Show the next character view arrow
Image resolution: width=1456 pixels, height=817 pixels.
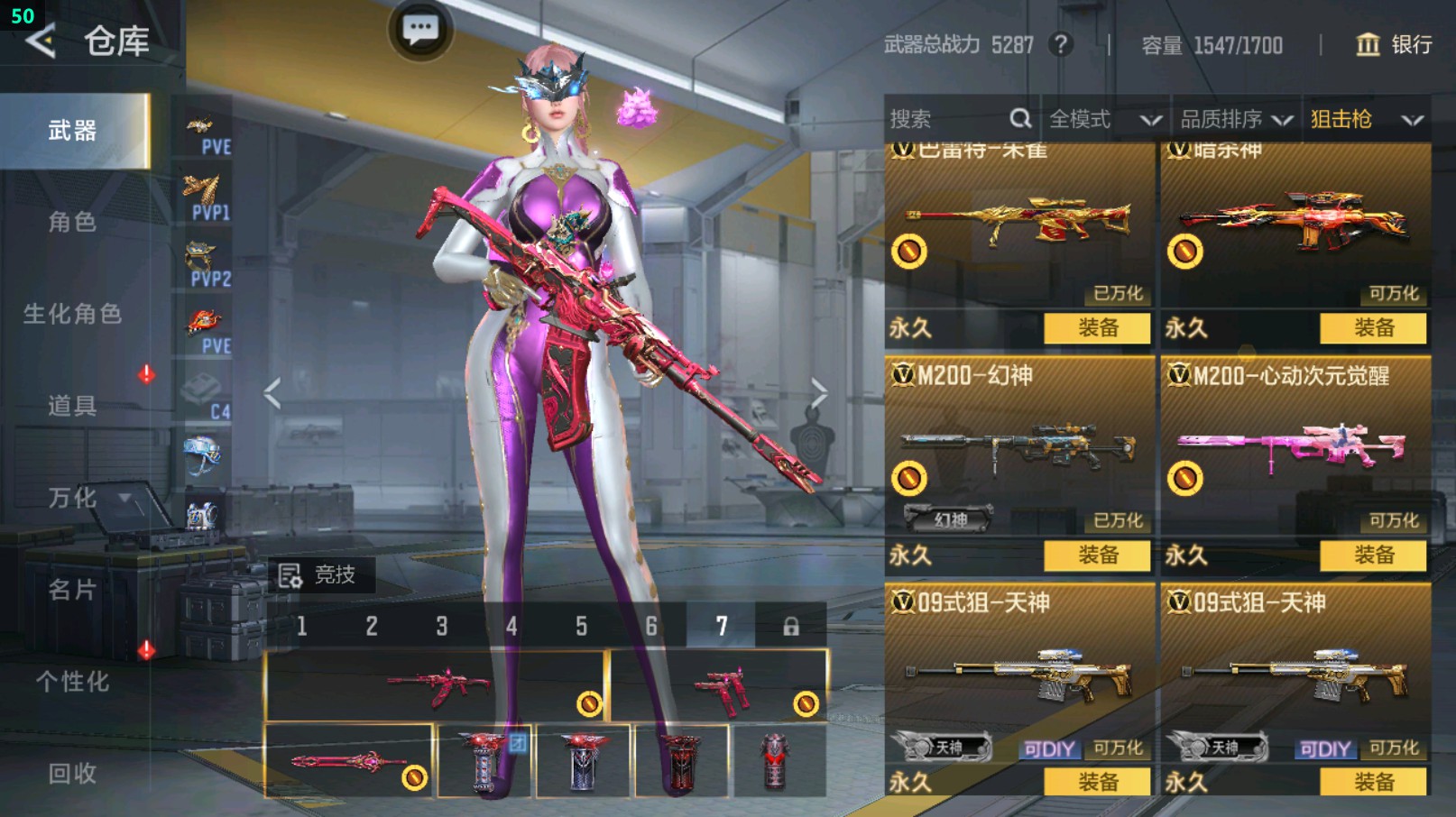(818, 393)
